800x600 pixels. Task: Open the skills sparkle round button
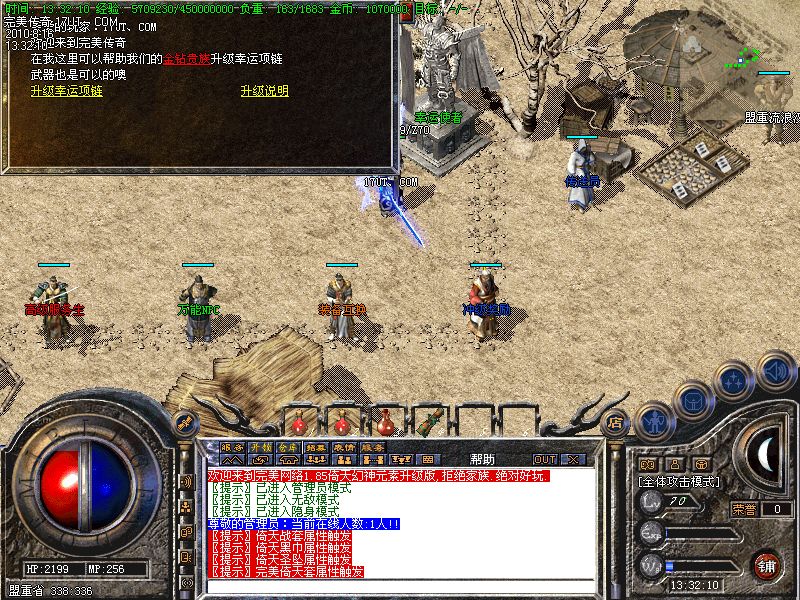733,380
